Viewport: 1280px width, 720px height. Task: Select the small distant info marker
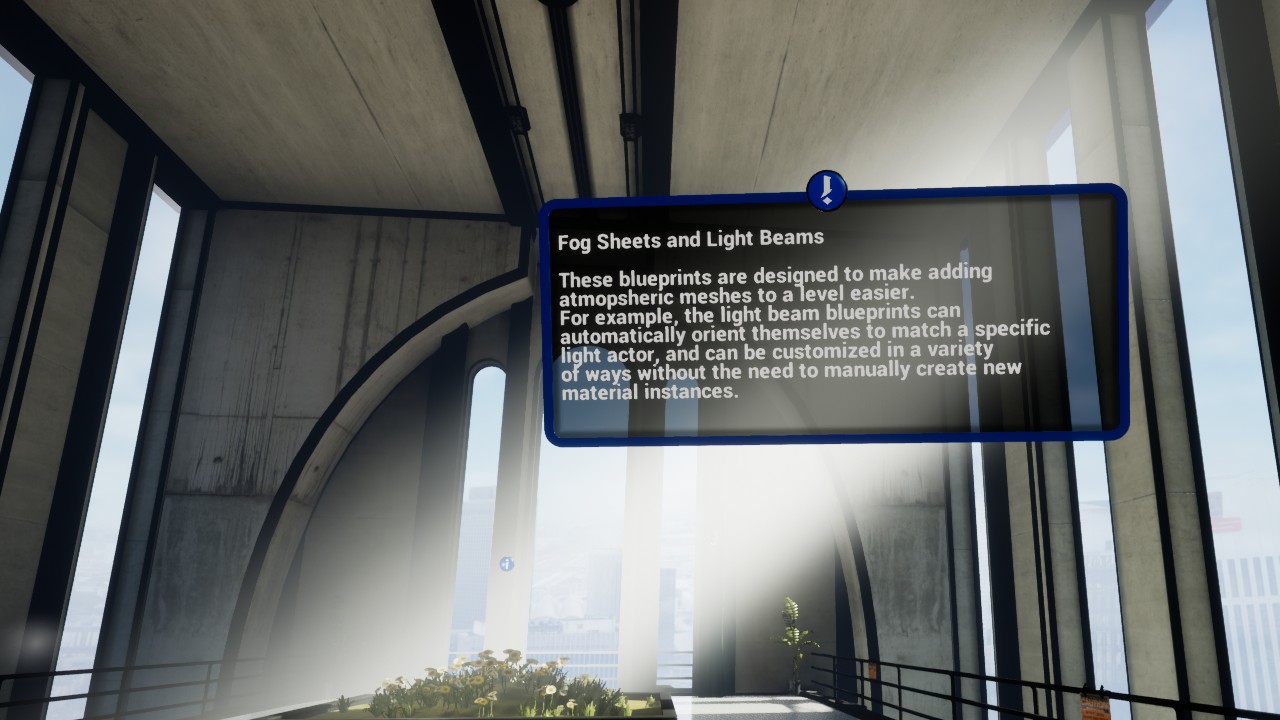507,564
